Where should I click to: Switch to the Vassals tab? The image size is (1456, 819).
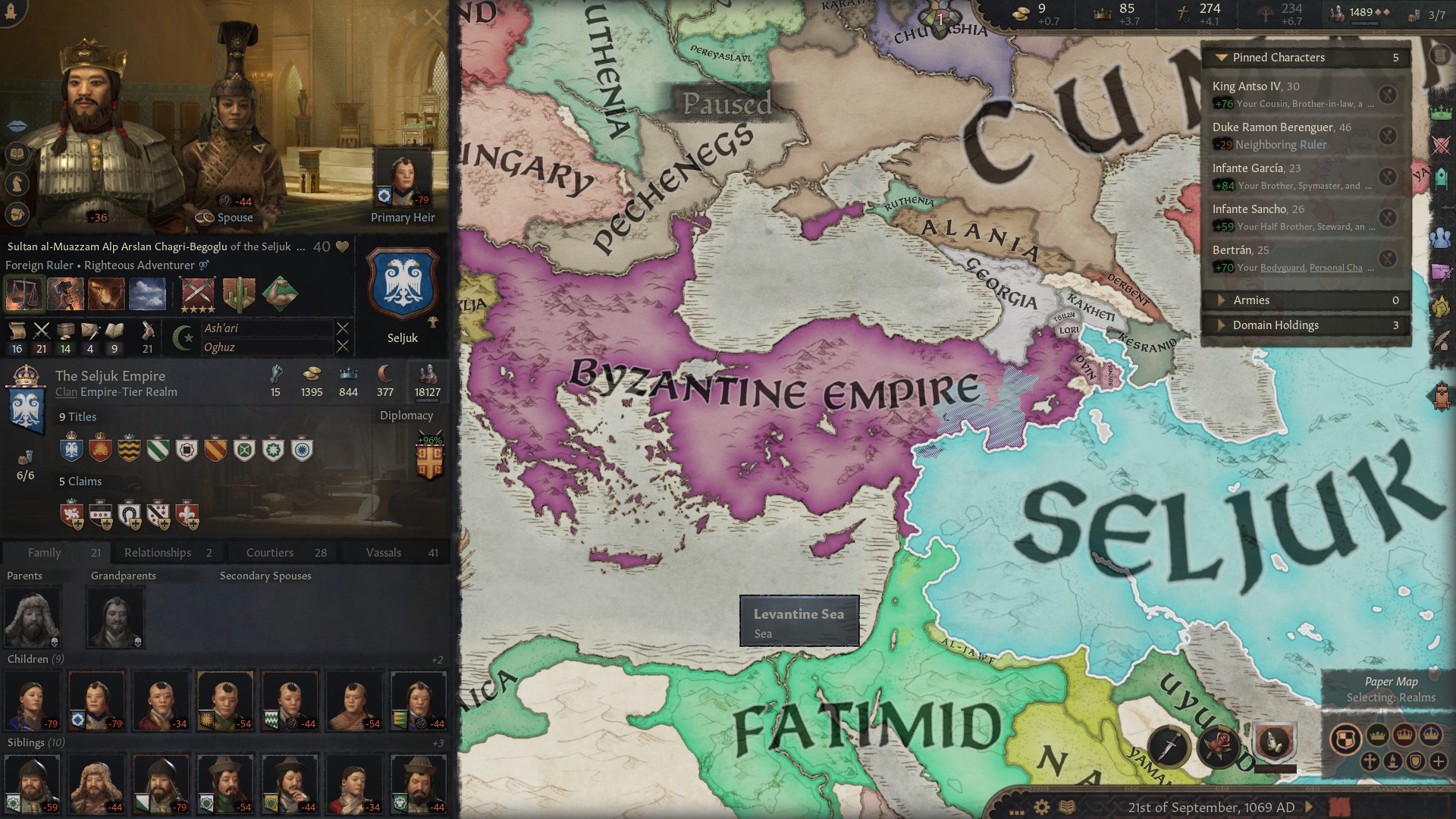tap(385, 552)
